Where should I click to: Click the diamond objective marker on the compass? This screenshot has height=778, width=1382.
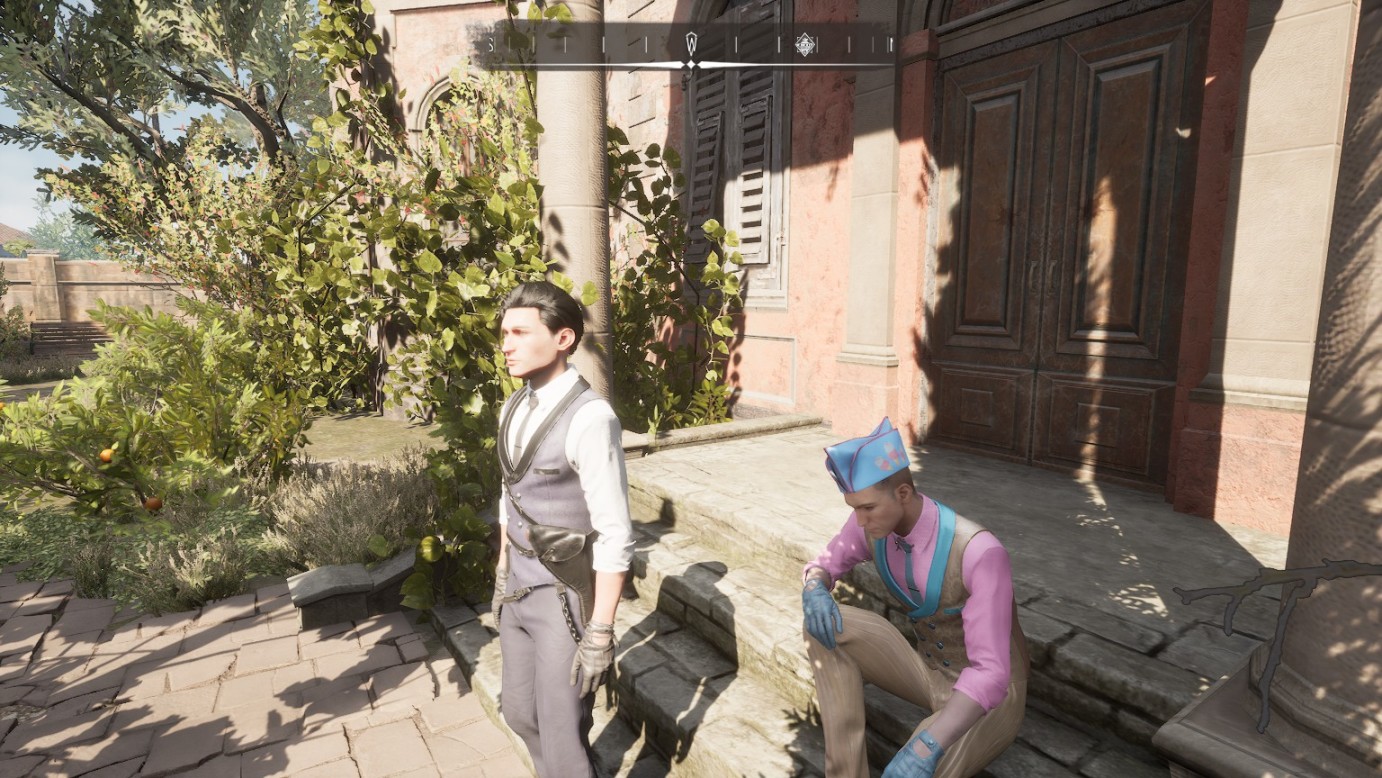click(804, 44)
